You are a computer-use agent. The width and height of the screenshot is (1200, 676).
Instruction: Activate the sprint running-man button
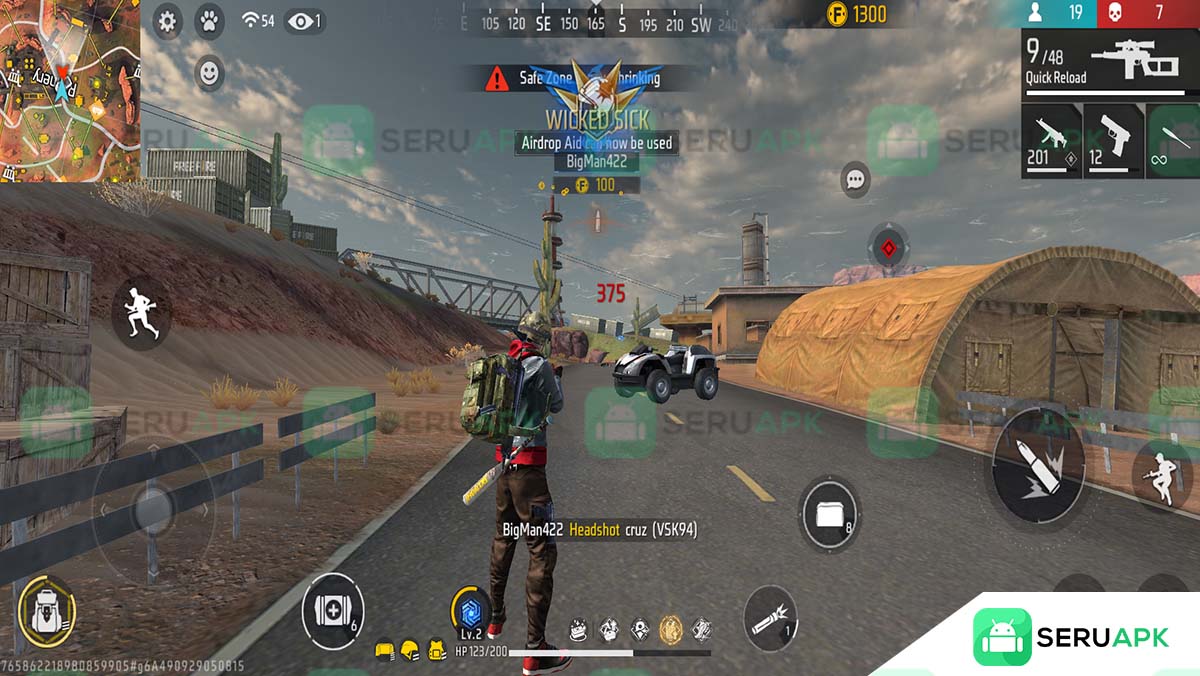[140, 311]
